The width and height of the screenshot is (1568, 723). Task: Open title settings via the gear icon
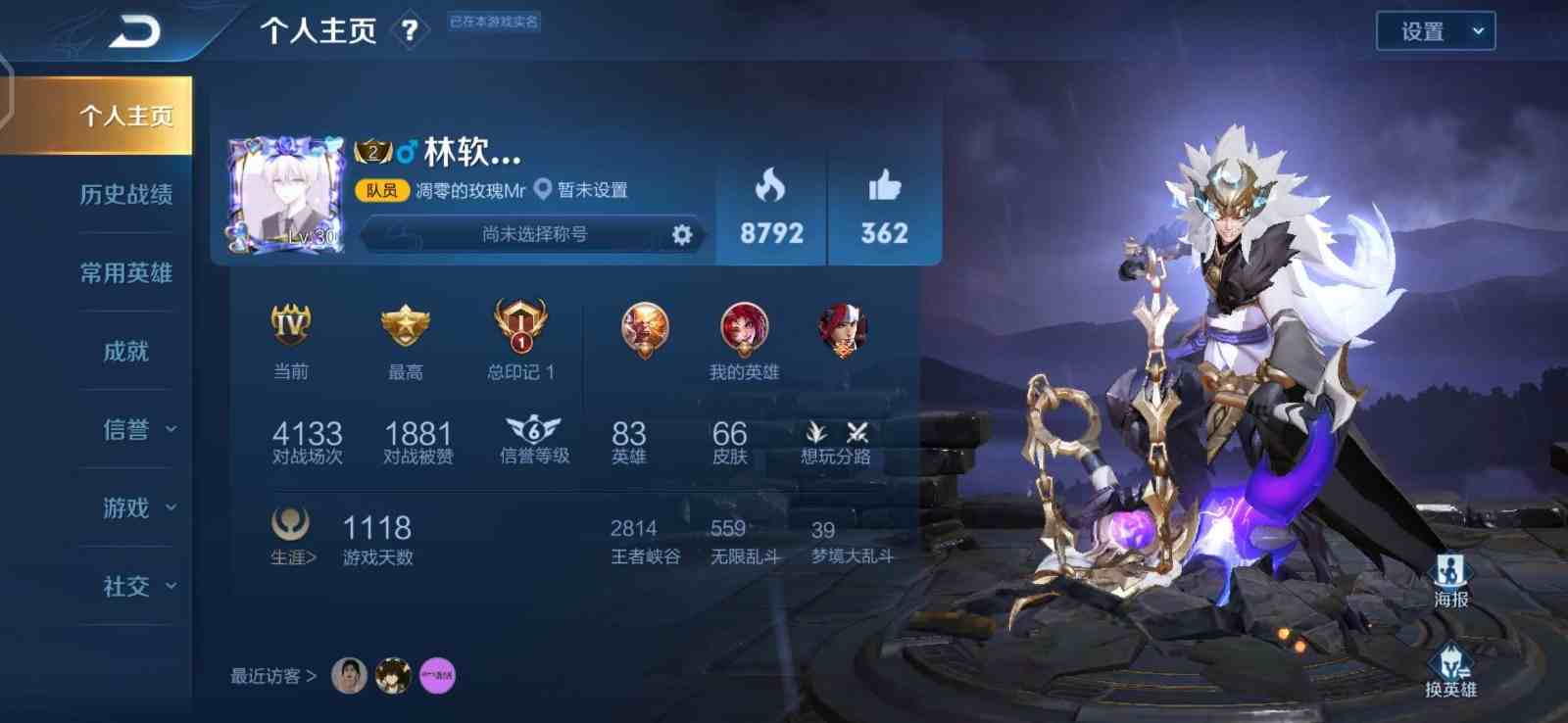point(682,235)
